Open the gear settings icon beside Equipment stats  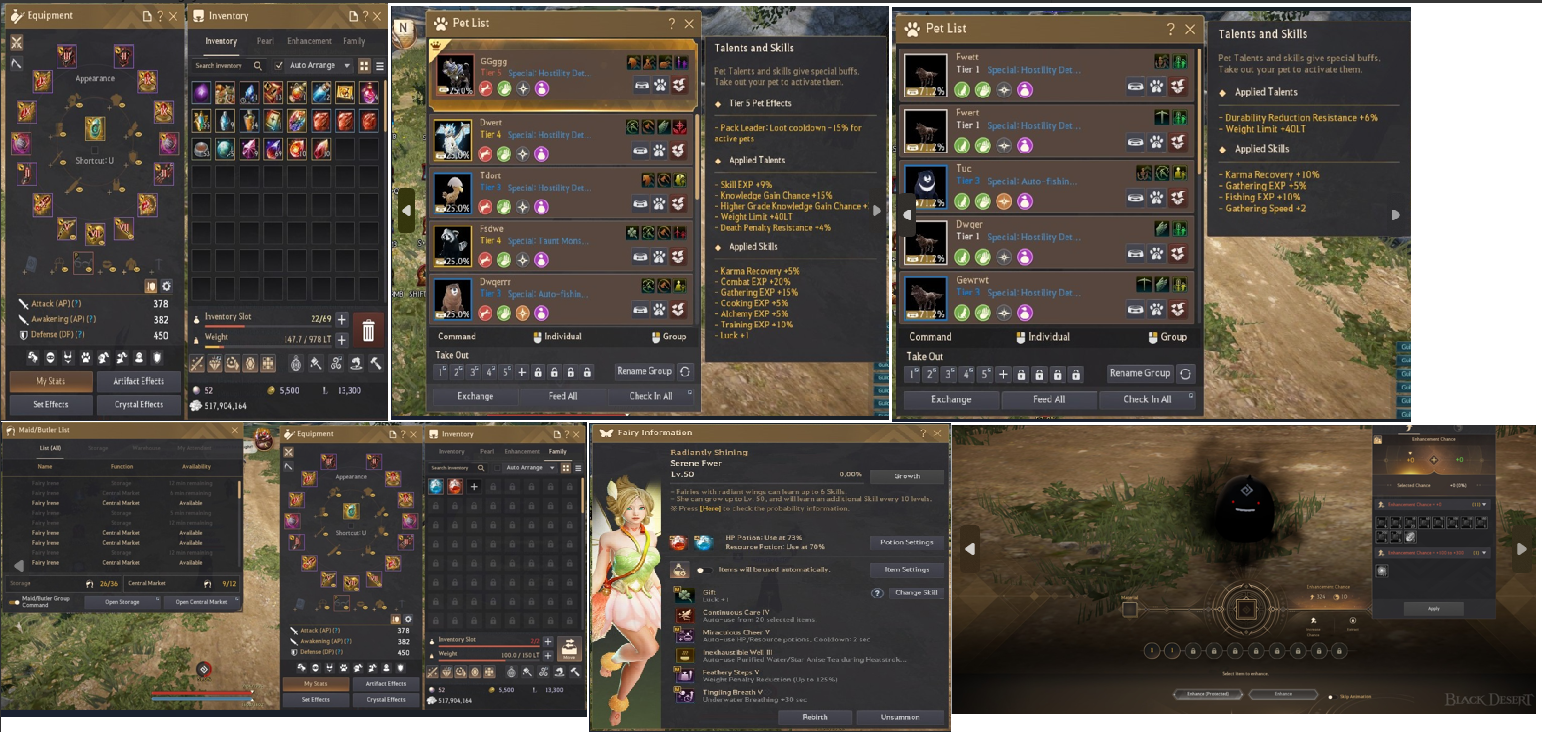click(x=166, y=286)
